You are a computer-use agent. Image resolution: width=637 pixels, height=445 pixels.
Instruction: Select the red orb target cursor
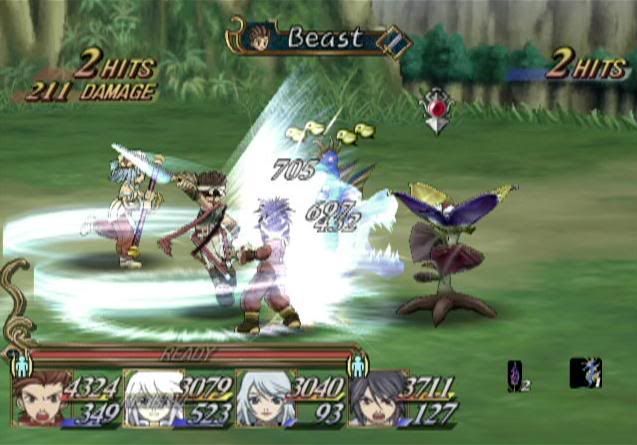coord(437,105)
